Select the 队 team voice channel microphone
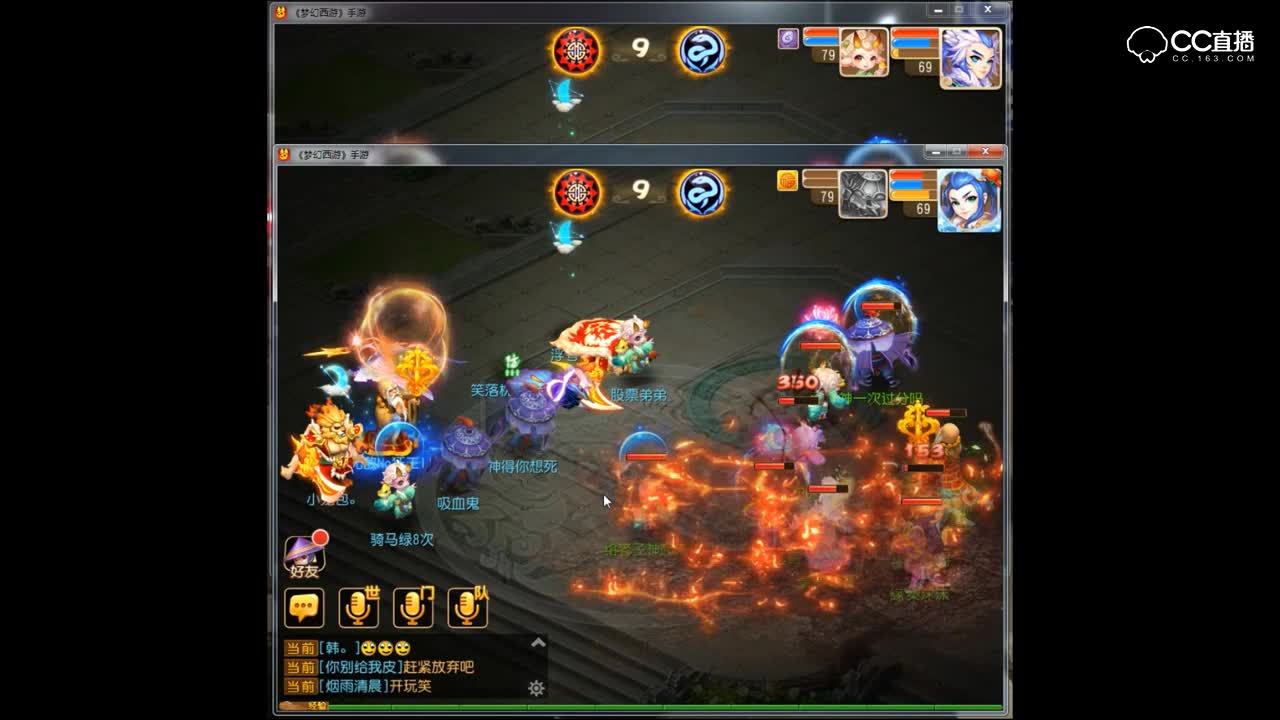Viewport: 1280px width, 720px height. (x=468, y=607)
